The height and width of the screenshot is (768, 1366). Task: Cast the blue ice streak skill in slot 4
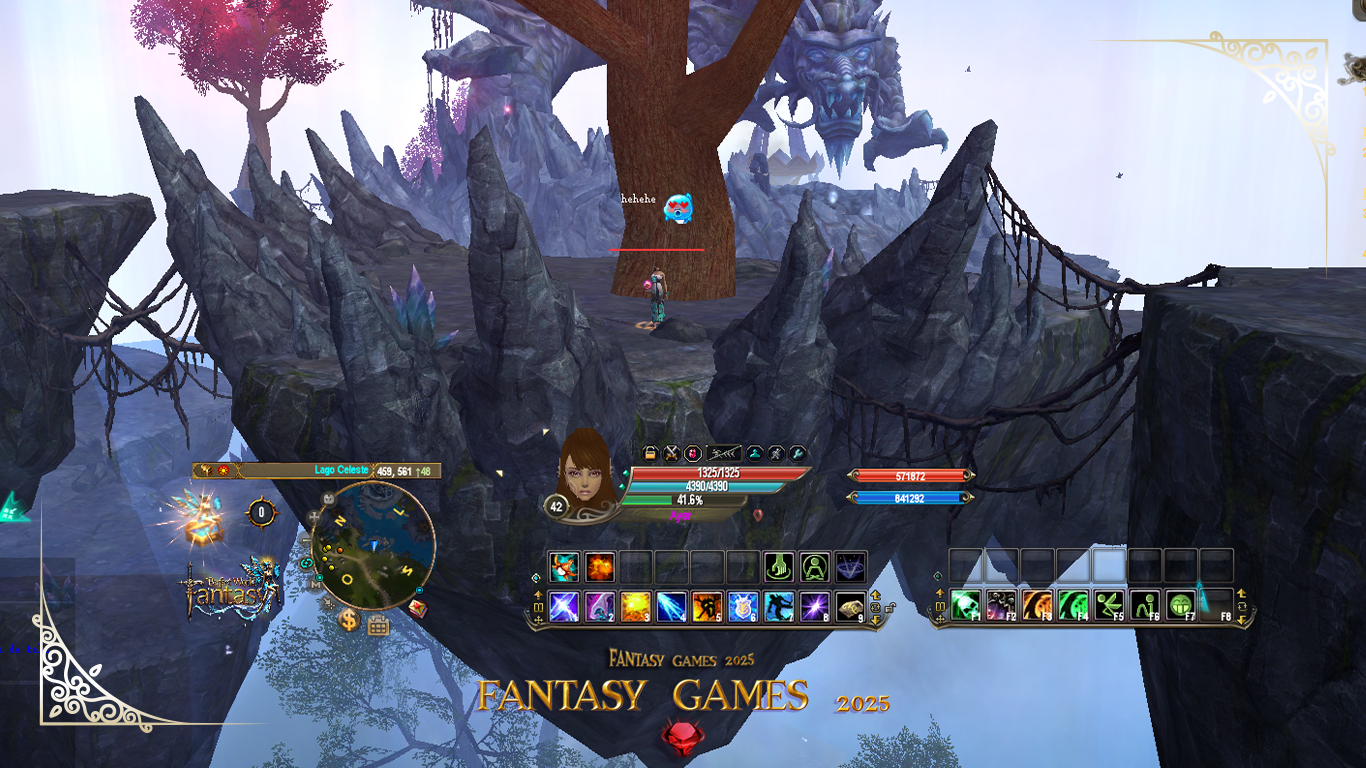[671, 606]
